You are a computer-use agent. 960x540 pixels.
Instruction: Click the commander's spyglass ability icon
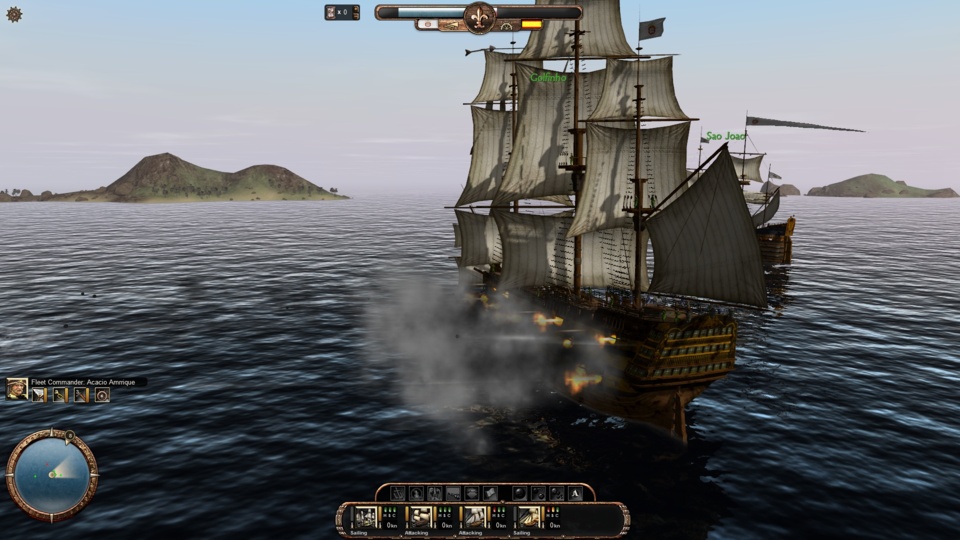tap(59, 395)
